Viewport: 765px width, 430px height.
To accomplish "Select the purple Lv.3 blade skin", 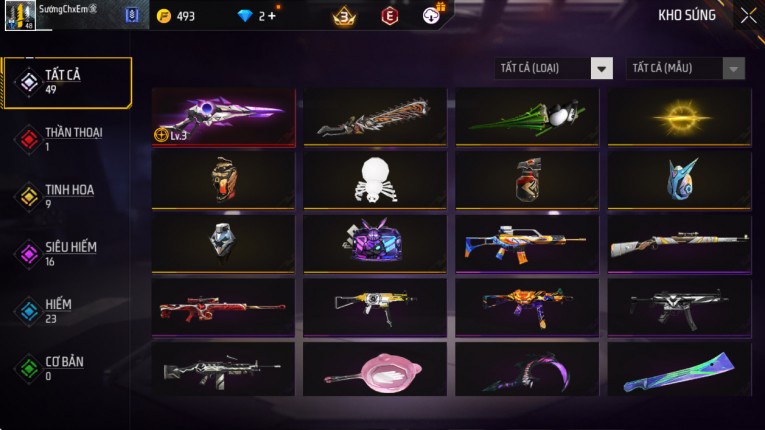I will pos(223,117).
